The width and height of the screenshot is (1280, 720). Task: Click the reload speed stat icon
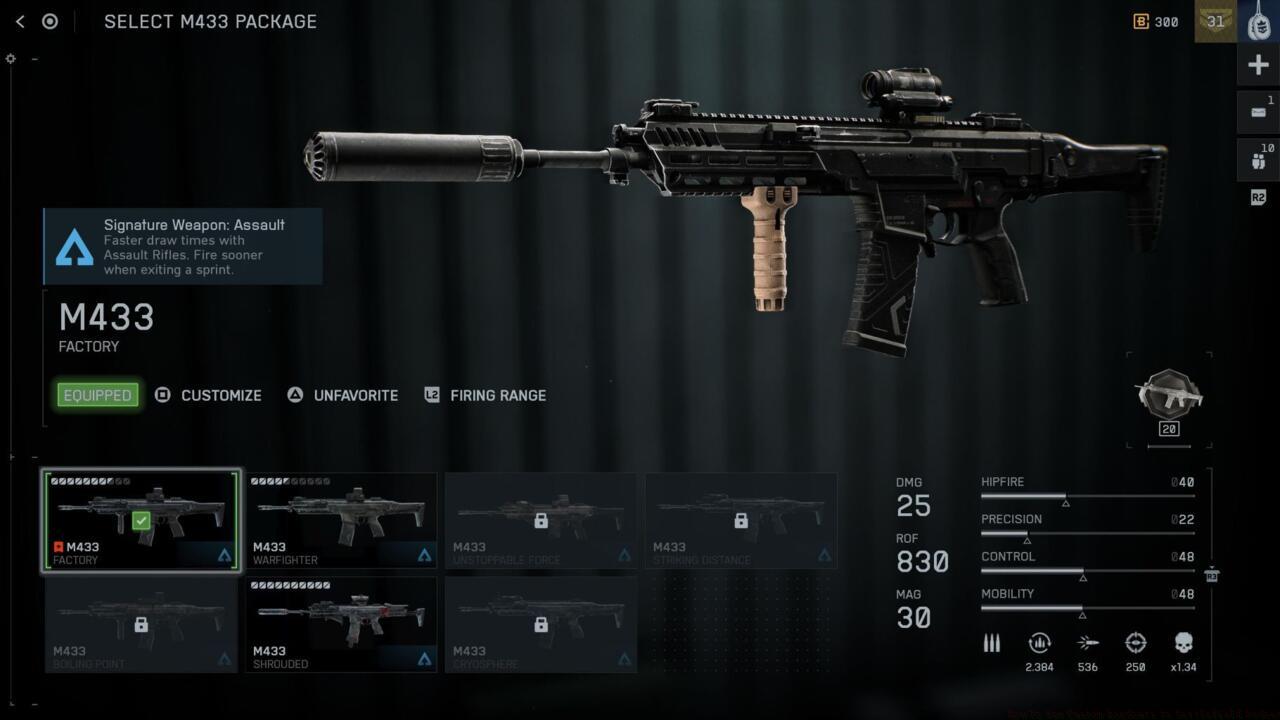(x=1039, y=643)
